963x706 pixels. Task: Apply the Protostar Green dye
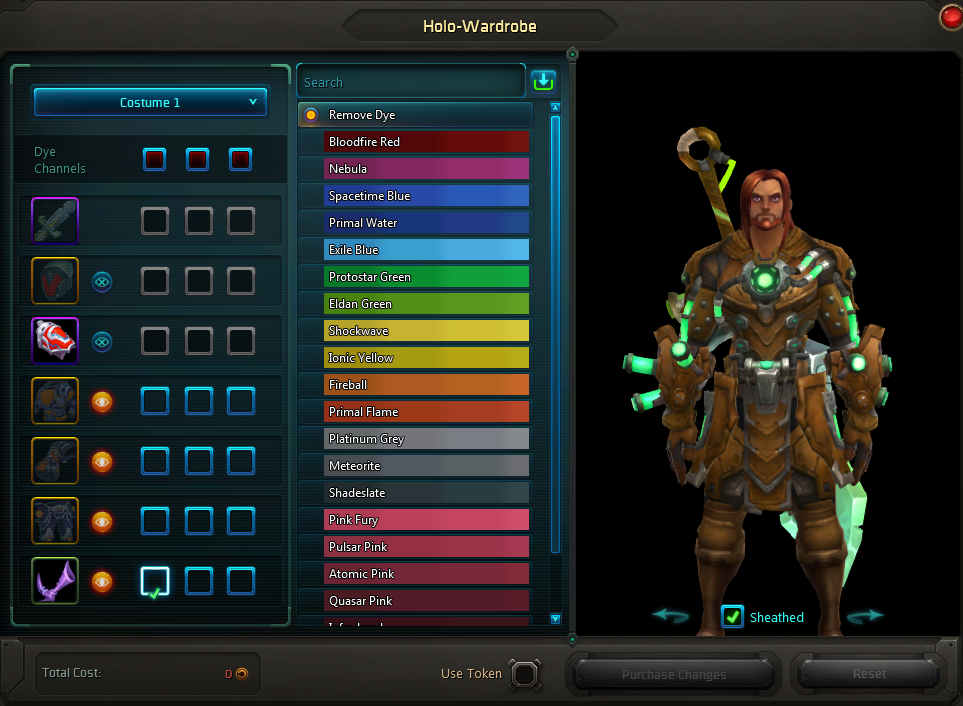(426, 277)
